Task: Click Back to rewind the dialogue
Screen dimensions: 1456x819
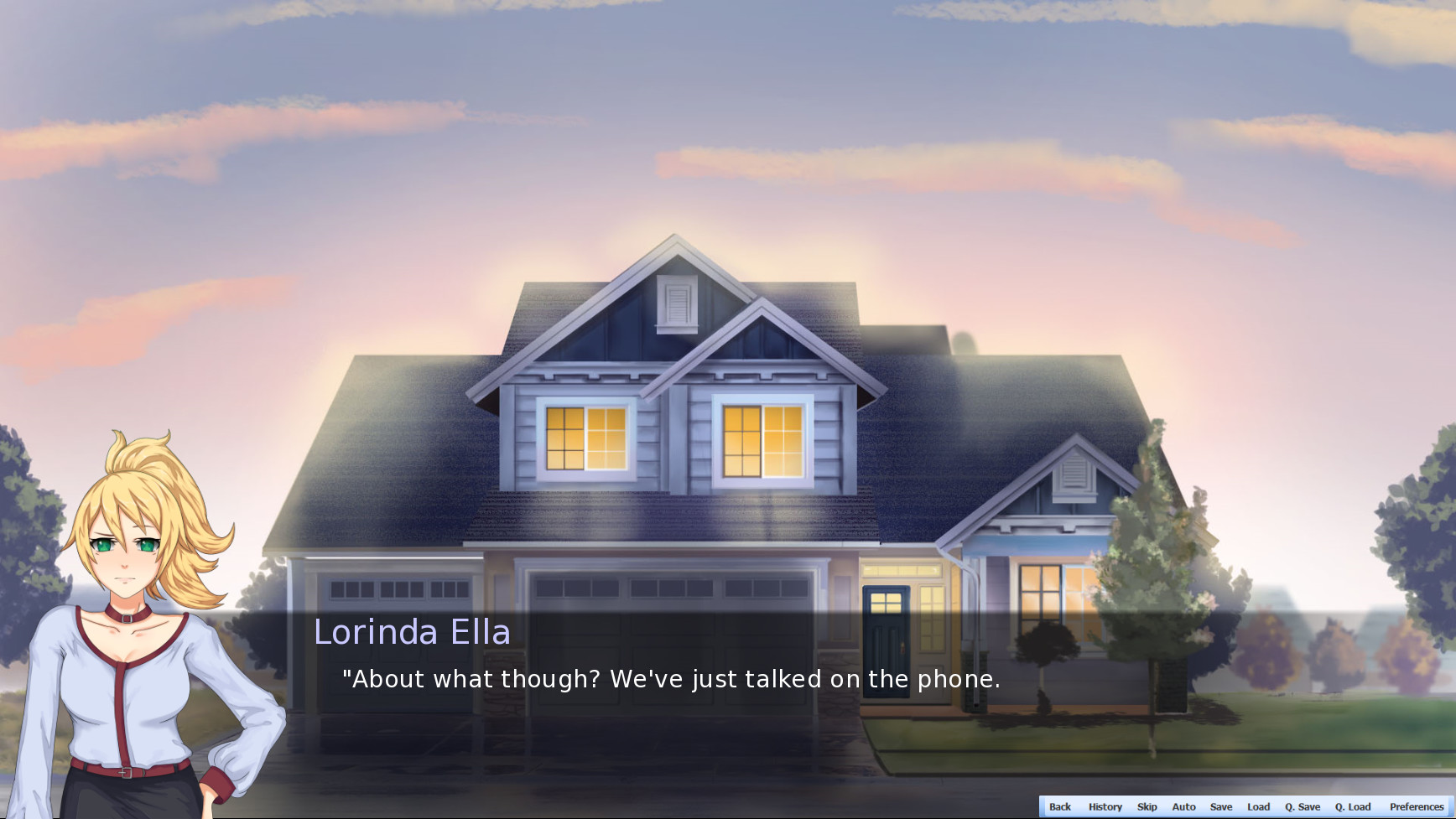Action: [1059, 806]
